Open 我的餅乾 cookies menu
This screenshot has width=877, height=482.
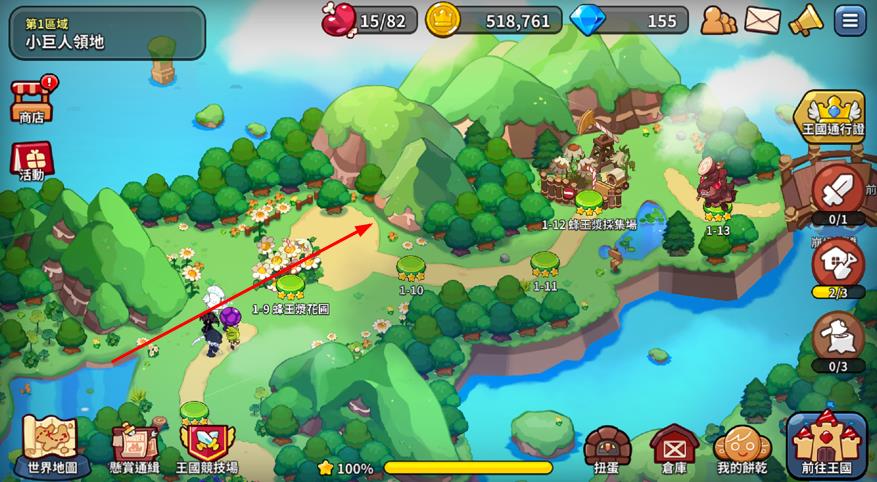(742, 449)
